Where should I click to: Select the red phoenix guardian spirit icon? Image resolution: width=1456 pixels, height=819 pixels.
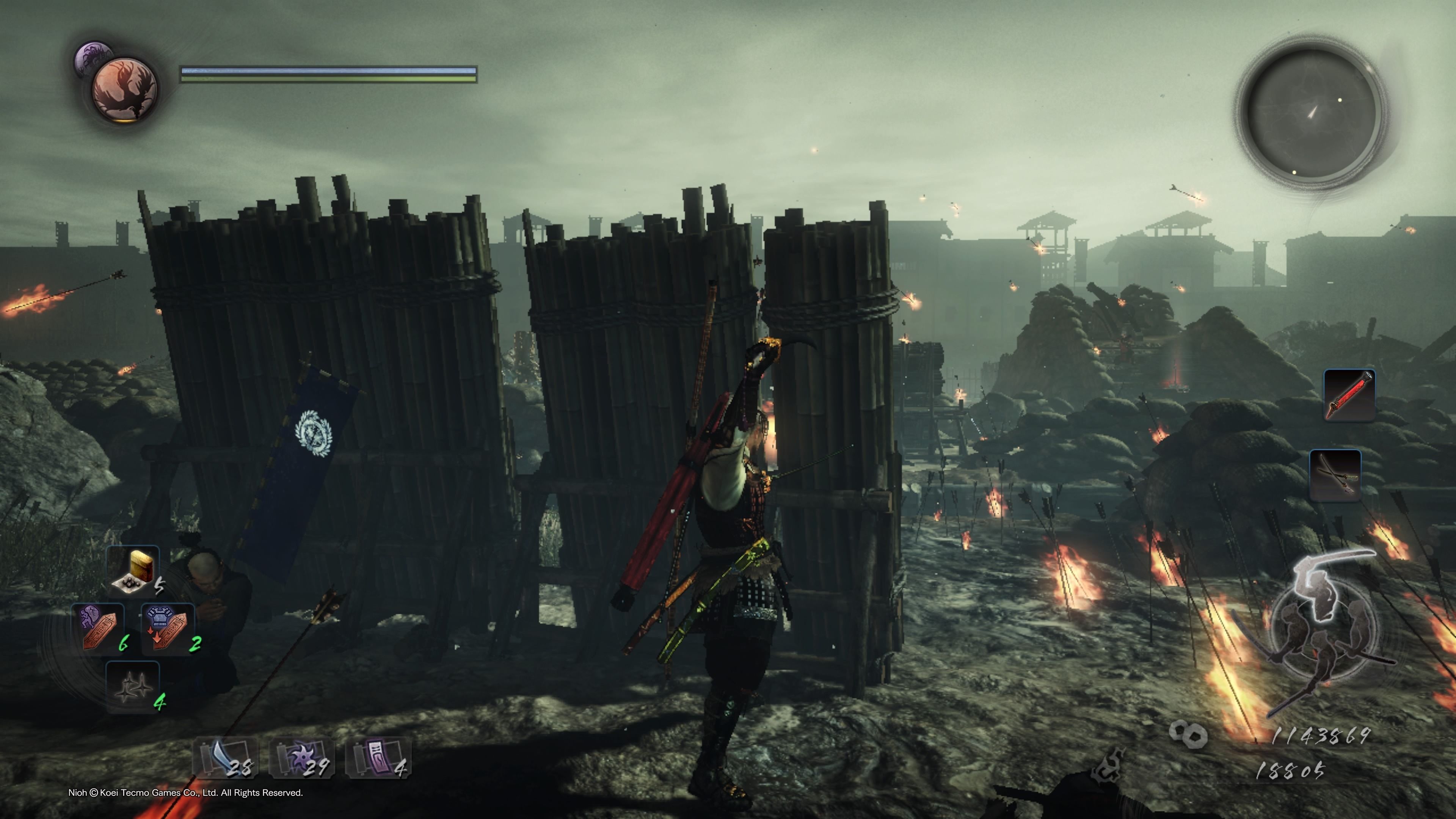125,89
